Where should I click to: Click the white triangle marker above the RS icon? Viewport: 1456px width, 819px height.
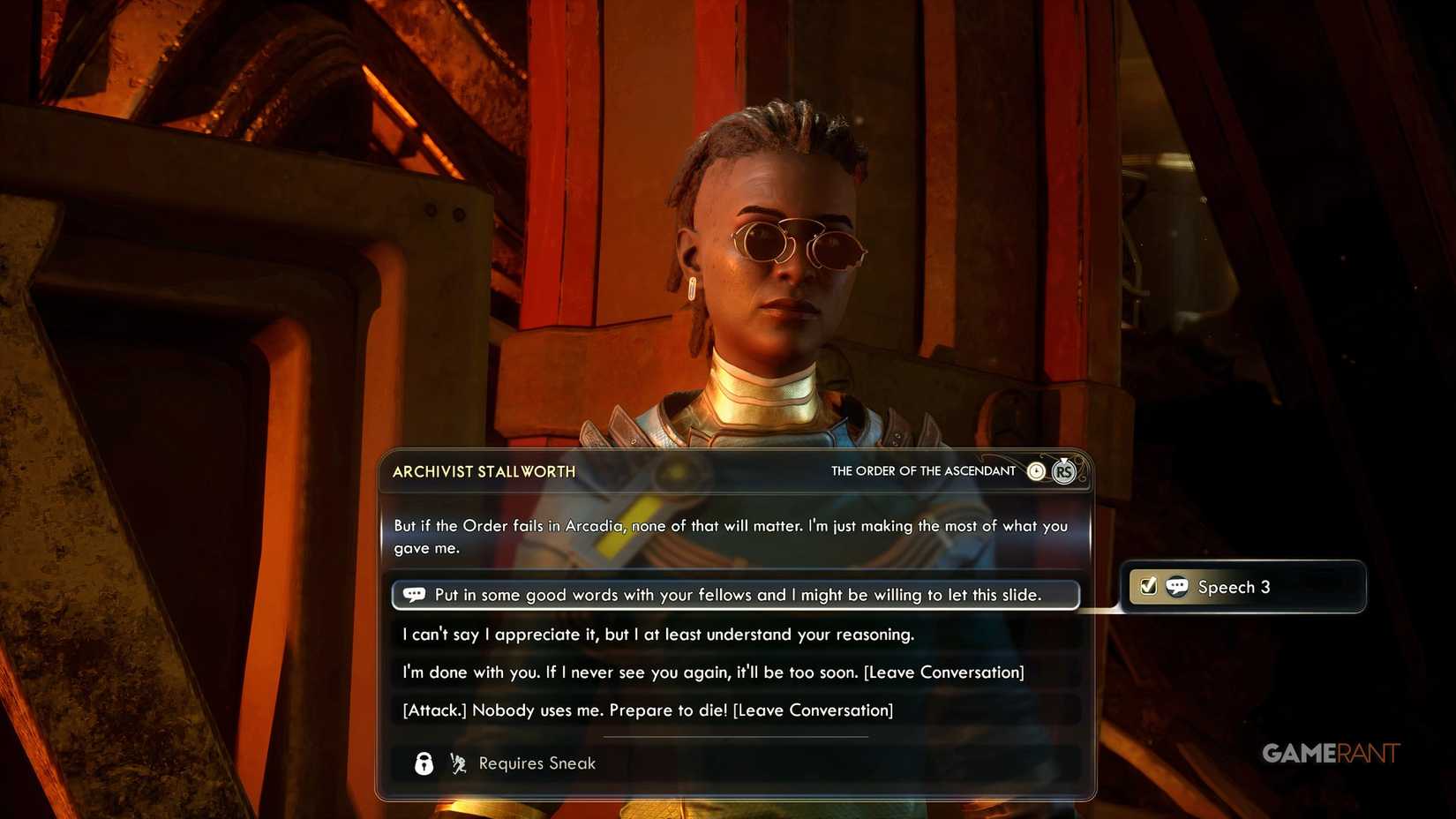tap(1063, 460)
